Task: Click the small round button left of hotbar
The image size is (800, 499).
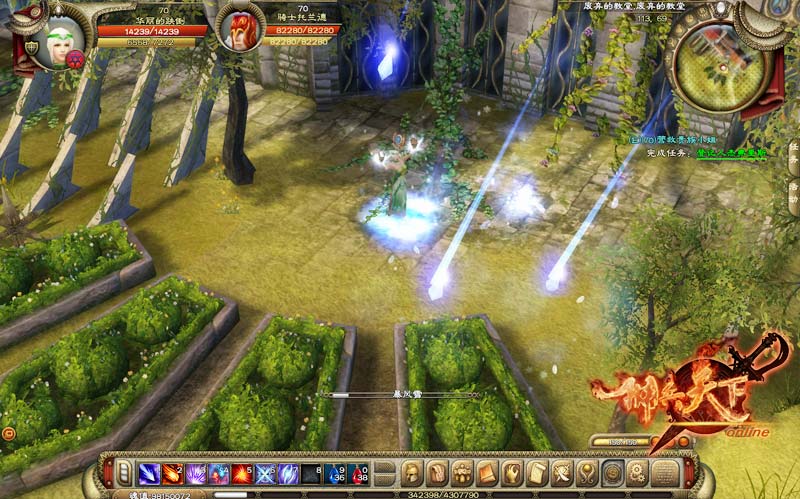Action: click(x=9, y=432)
